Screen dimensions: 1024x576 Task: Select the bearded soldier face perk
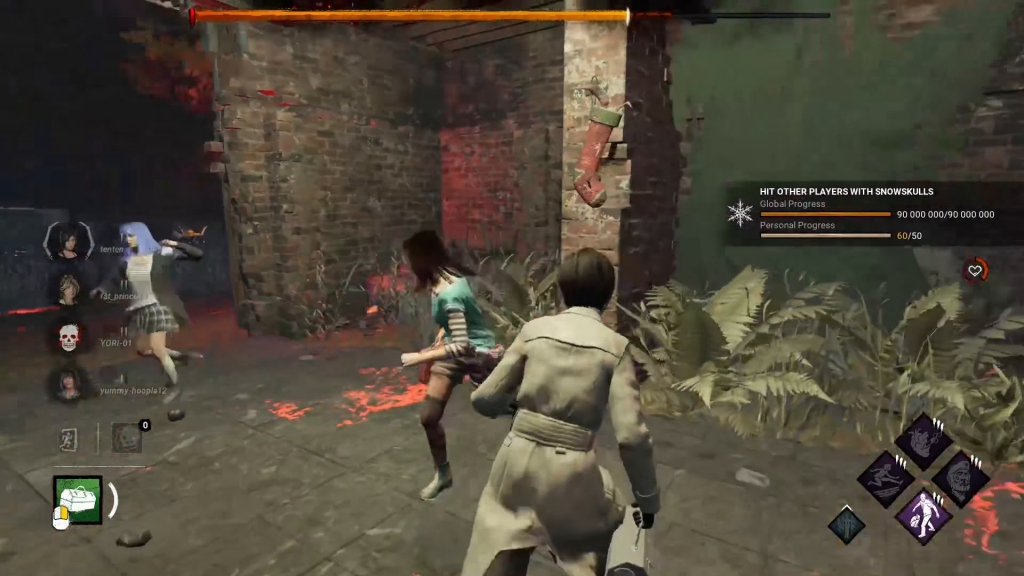click(x=960, y=479)
